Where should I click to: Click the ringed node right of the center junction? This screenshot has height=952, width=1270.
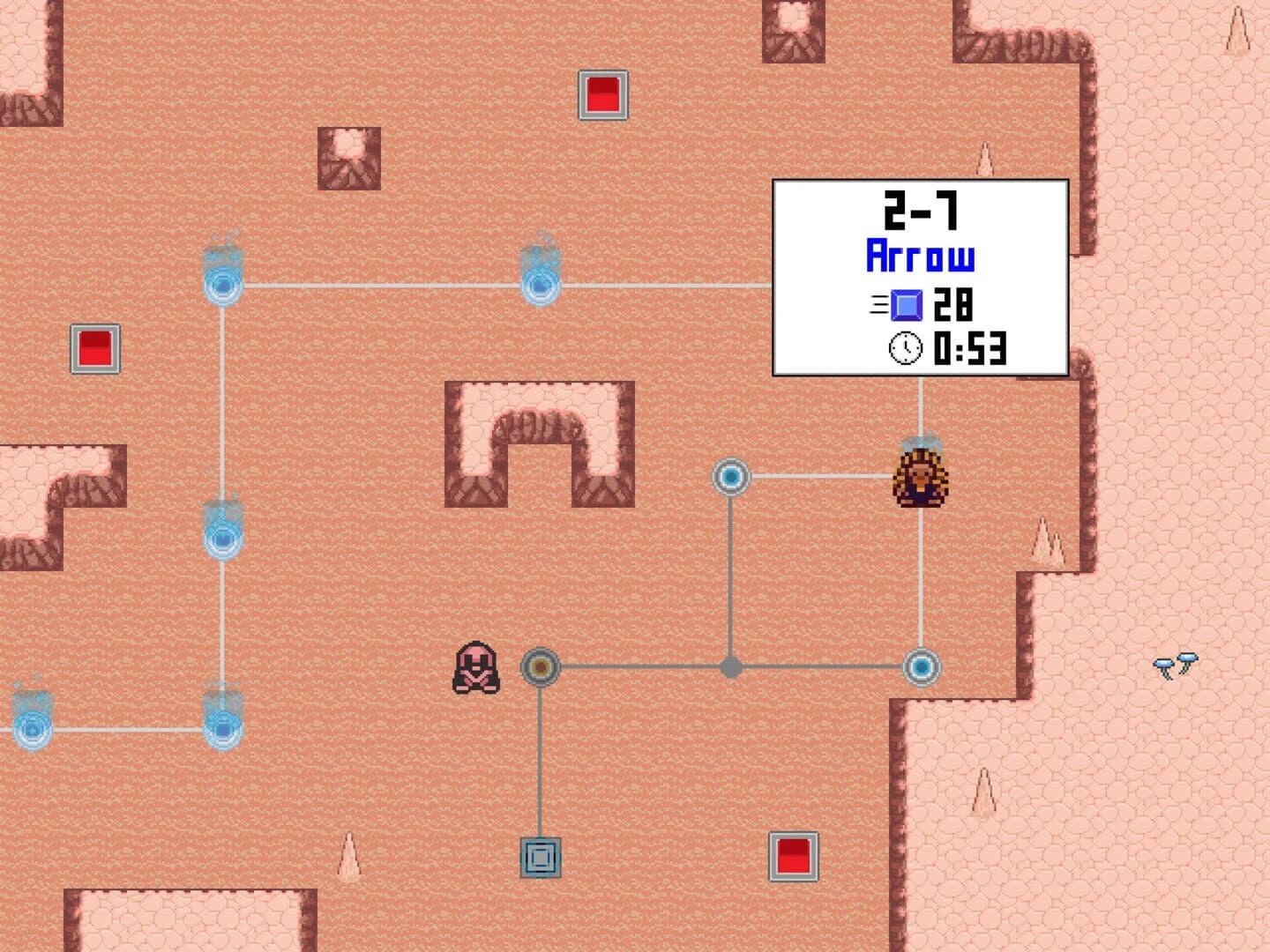click(923, 668)
